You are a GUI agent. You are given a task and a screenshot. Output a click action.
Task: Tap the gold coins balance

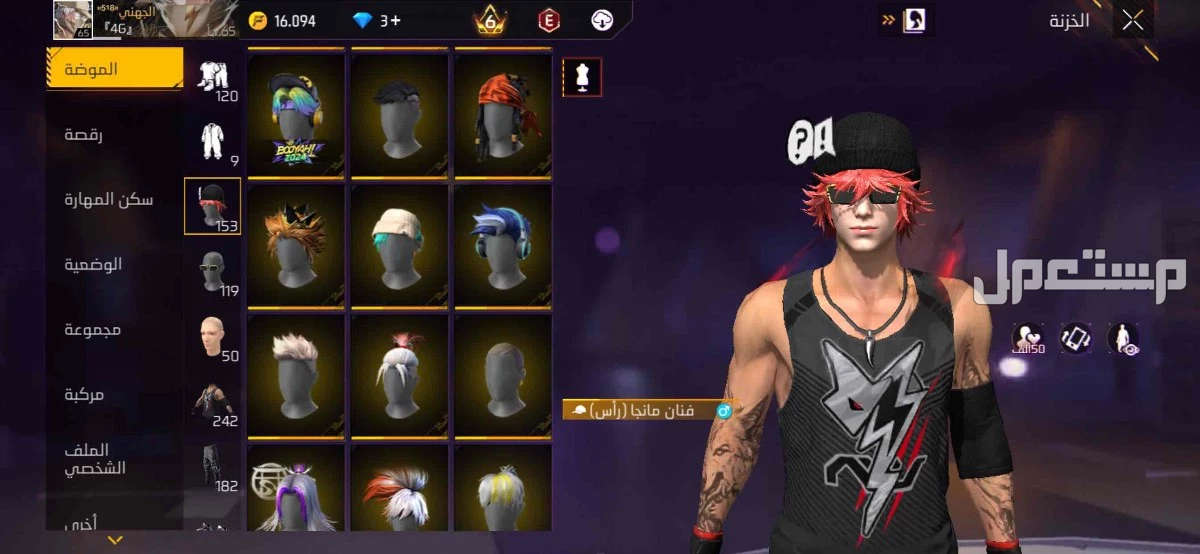click(x=284, y=20)
